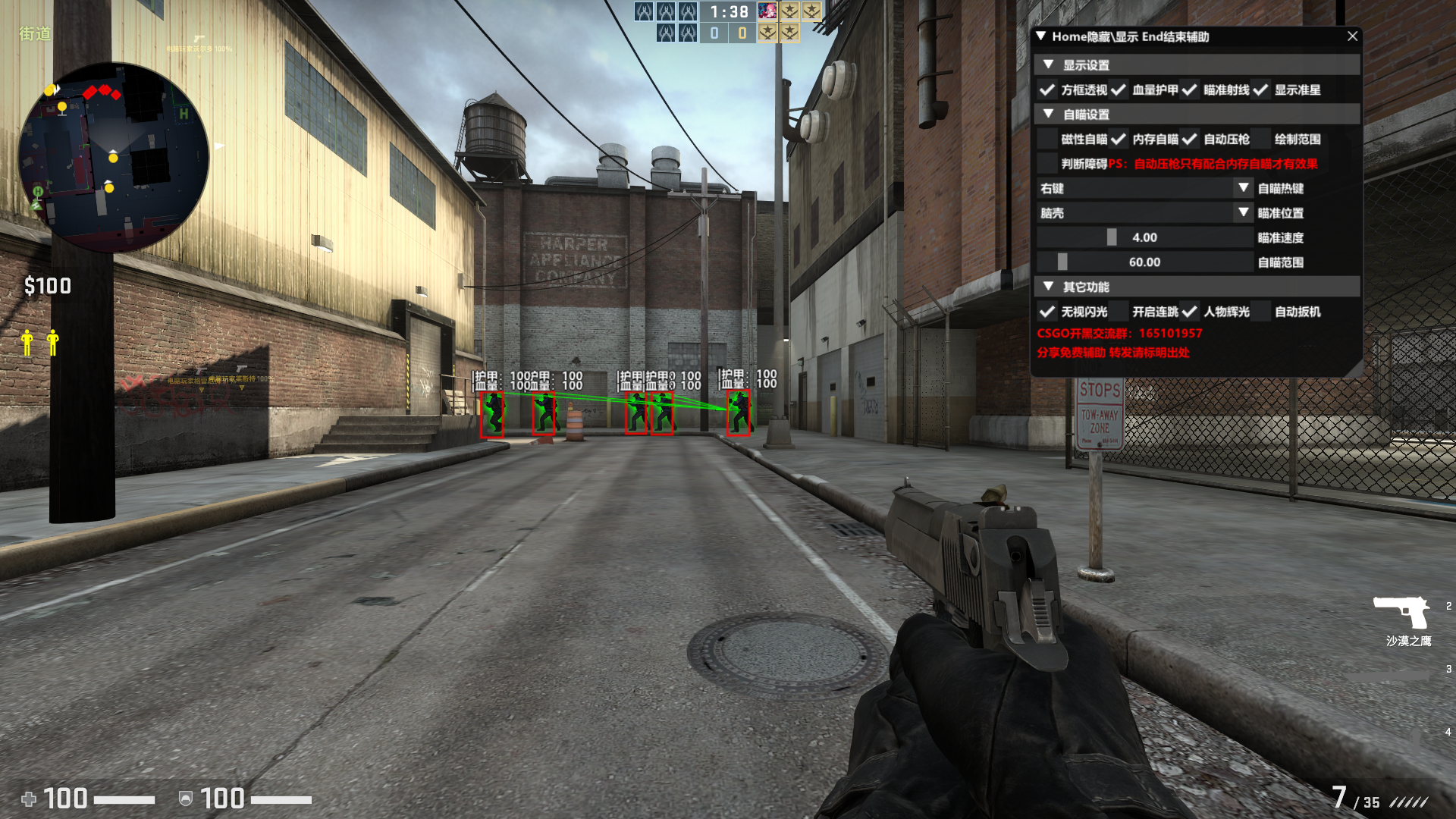1456x819 pixels.
Task: Close the overlay panel with the X
Action: (x=1352, y=36)
